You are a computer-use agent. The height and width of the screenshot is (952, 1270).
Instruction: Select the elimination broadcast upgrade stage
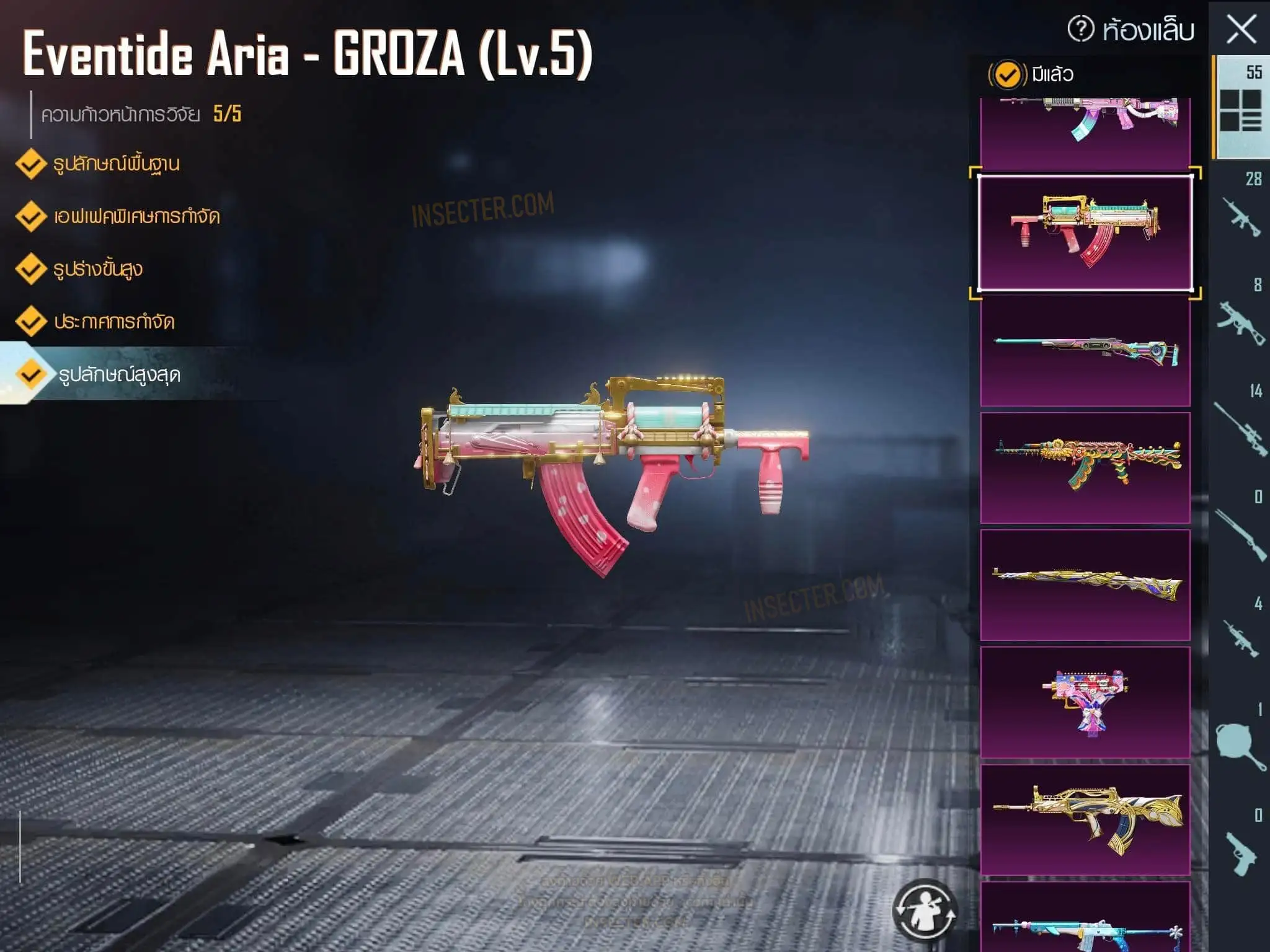(x=113, y=322)
